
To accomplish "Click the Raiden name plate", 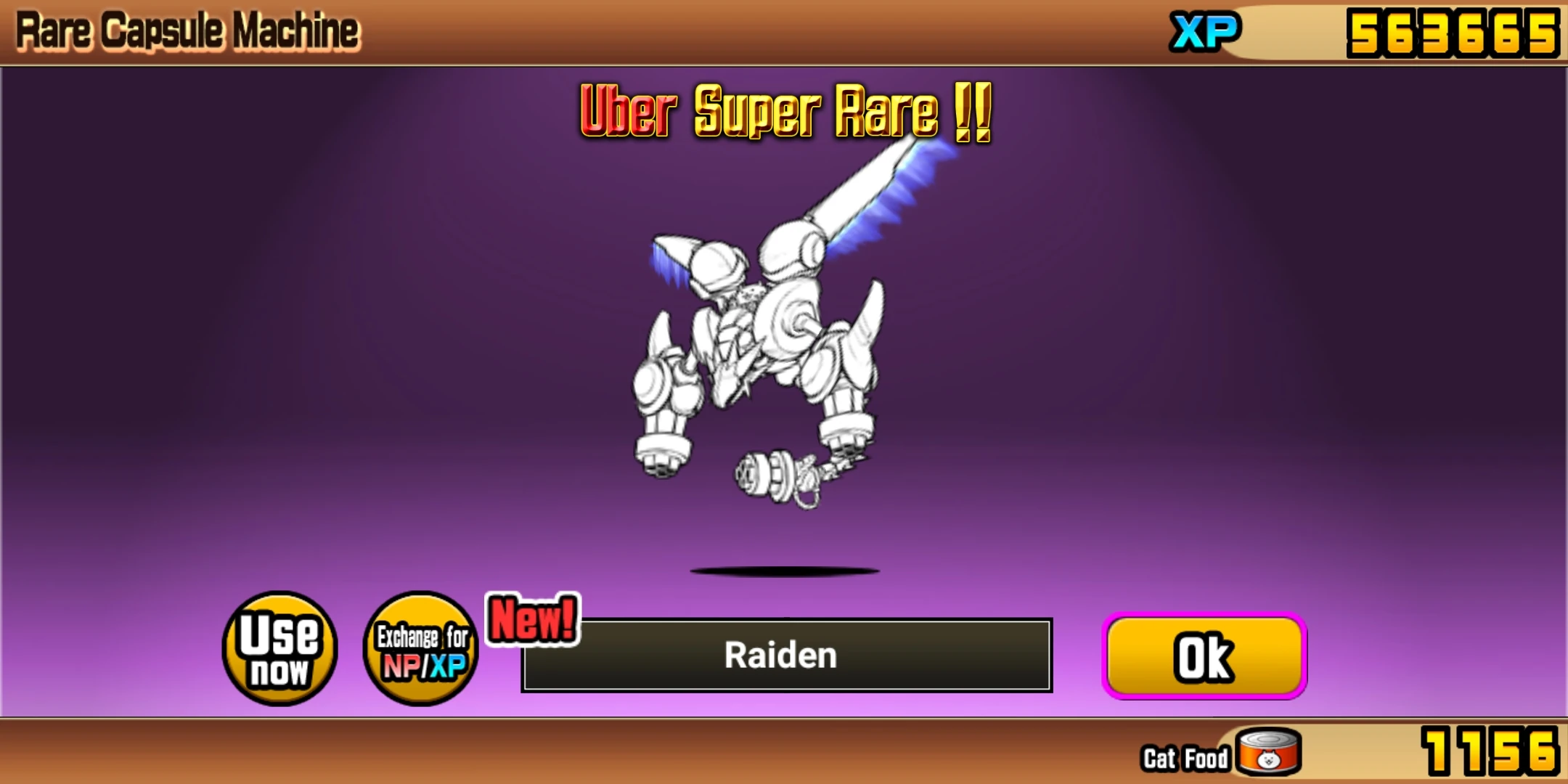I will coord(780,656).
